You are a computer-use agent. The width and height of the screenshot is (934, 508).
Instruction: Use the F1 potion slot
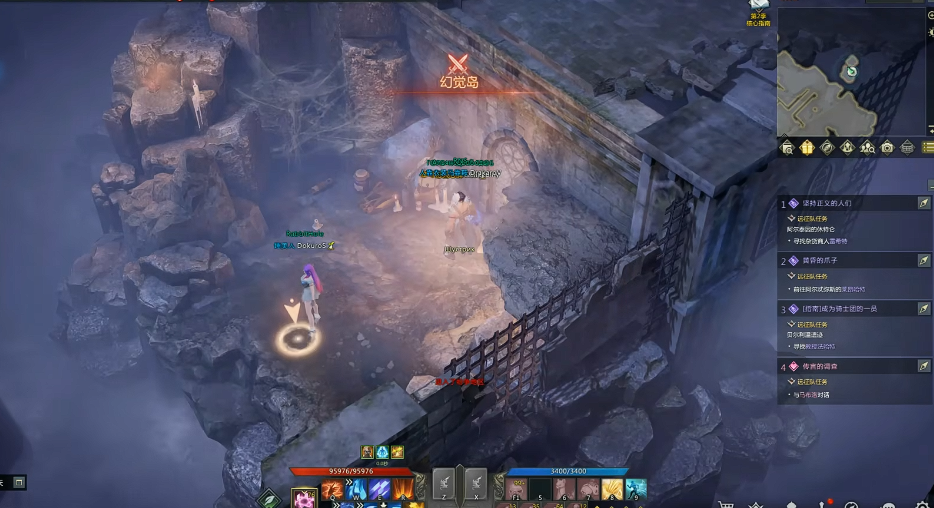pos(516,490)
